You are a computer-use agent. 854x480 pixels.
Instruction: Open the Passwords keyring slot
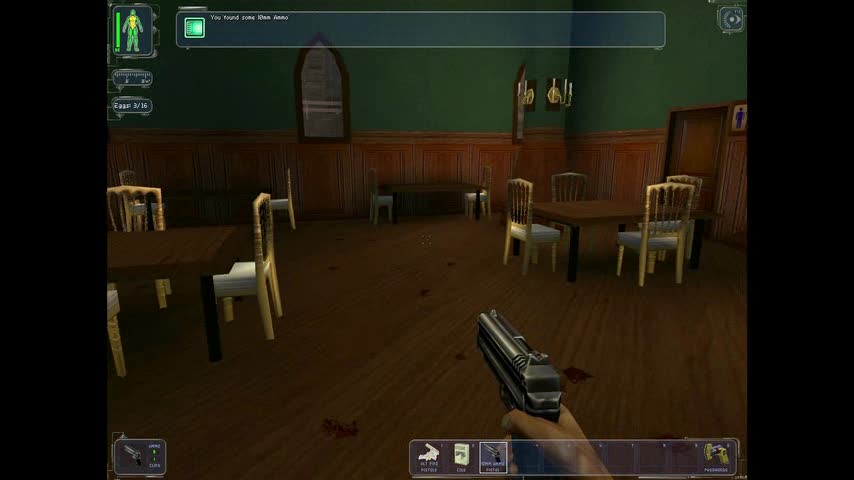click(x=717, y=456)
